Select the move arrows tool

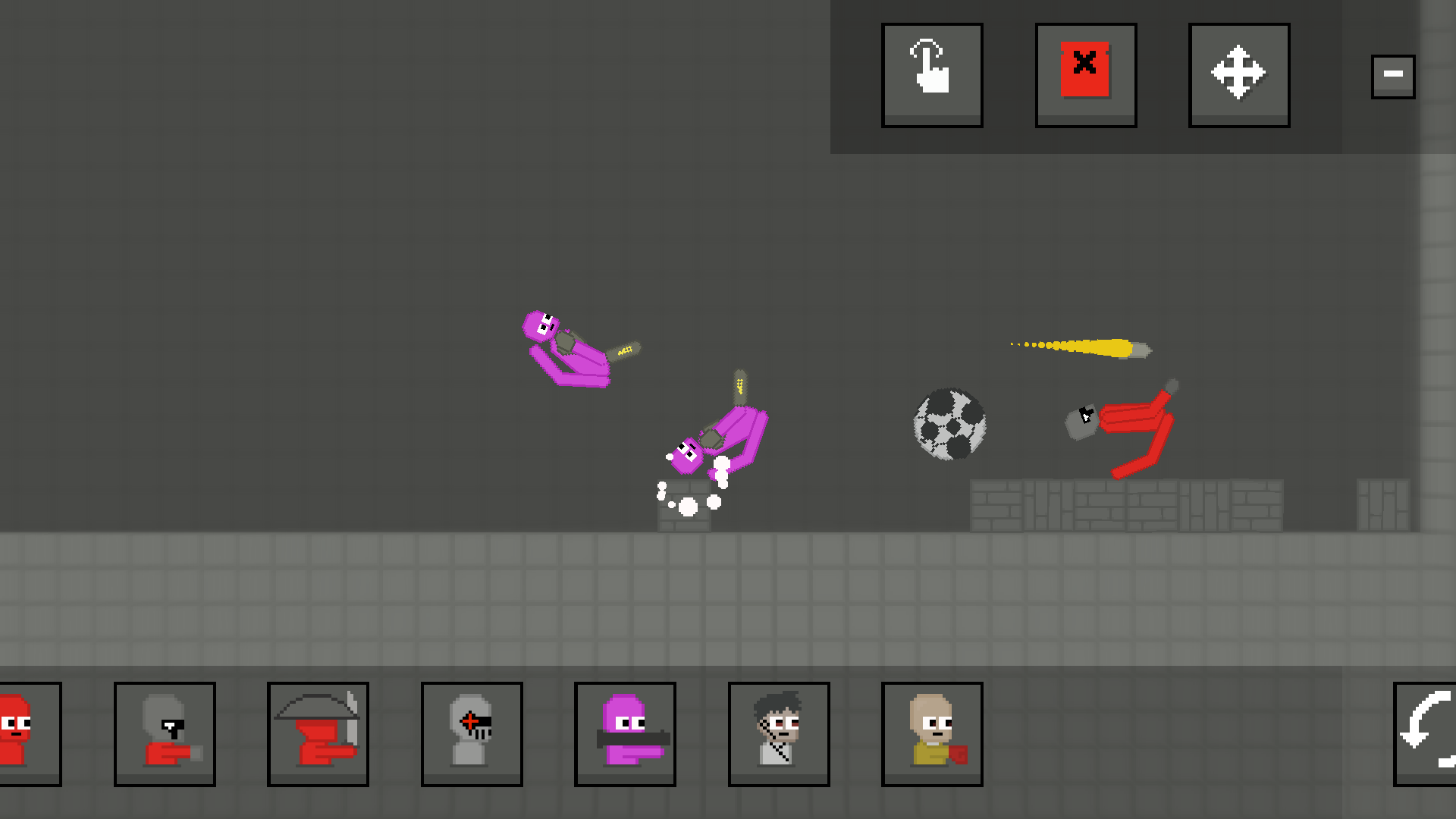pos(1238,74)
